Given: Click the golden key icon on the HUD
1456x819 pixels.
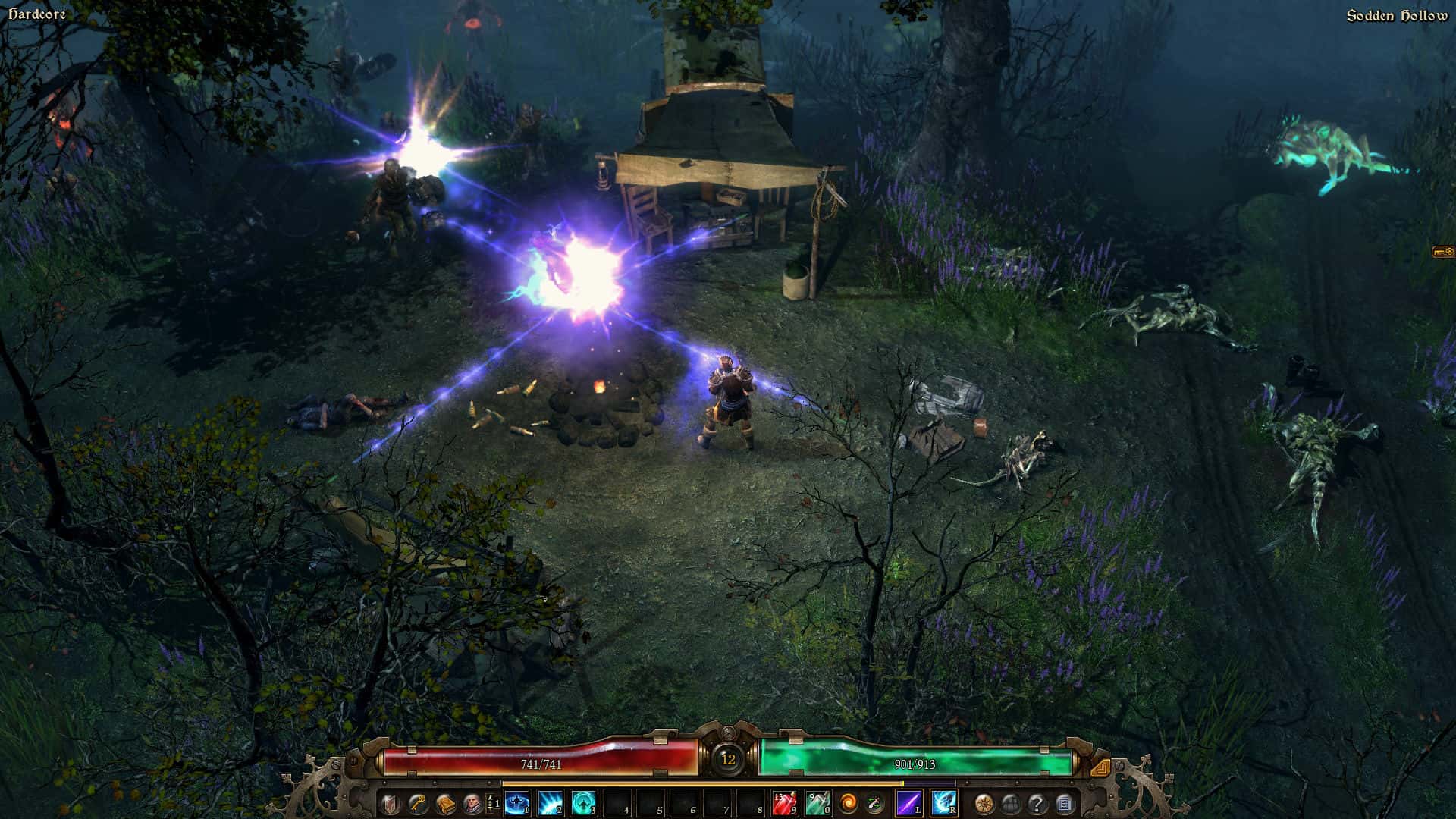Looking at the screenshot, I should (x=416, y=802).
